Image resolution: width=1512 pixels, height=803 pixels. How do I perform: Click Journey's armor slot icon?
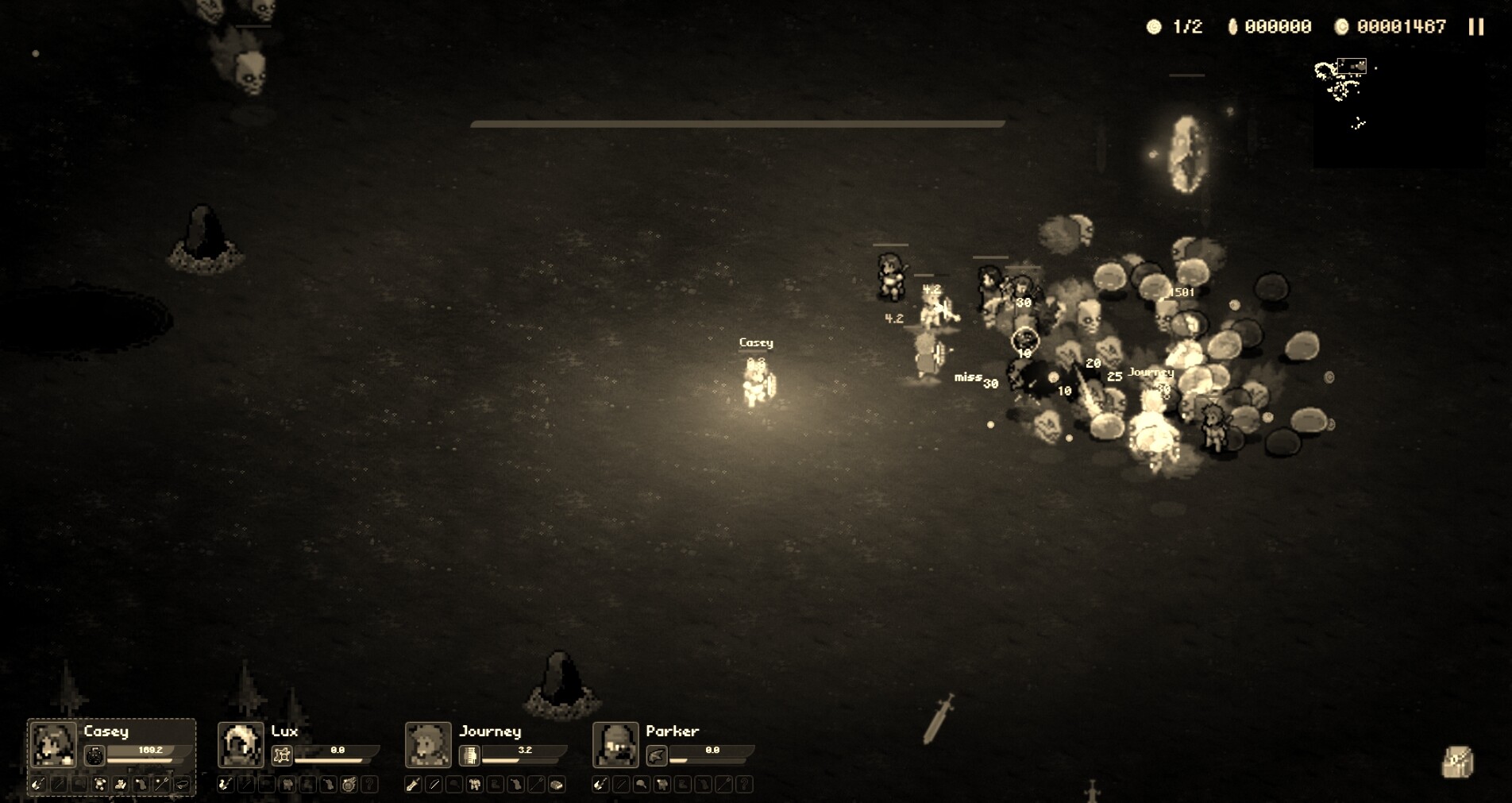pos(474,784)
